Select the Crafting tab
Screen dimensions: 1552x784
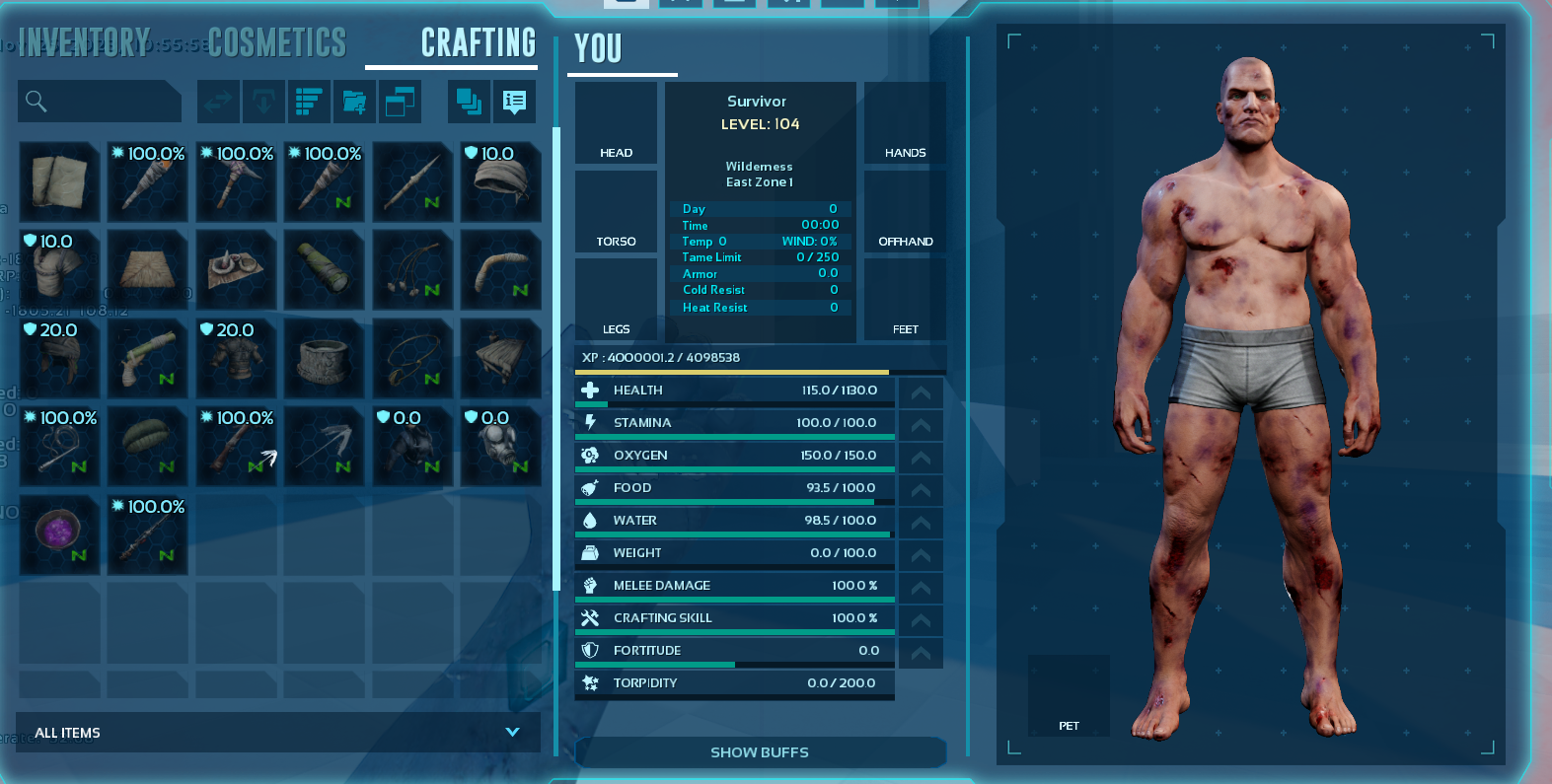(x=478, y=42)
